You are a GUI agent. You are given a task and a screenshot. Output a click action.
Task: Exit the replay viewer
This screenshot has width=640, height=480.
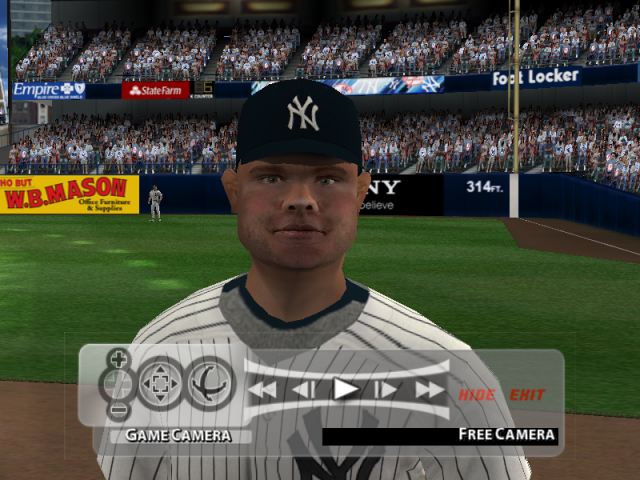click(527, 395)
